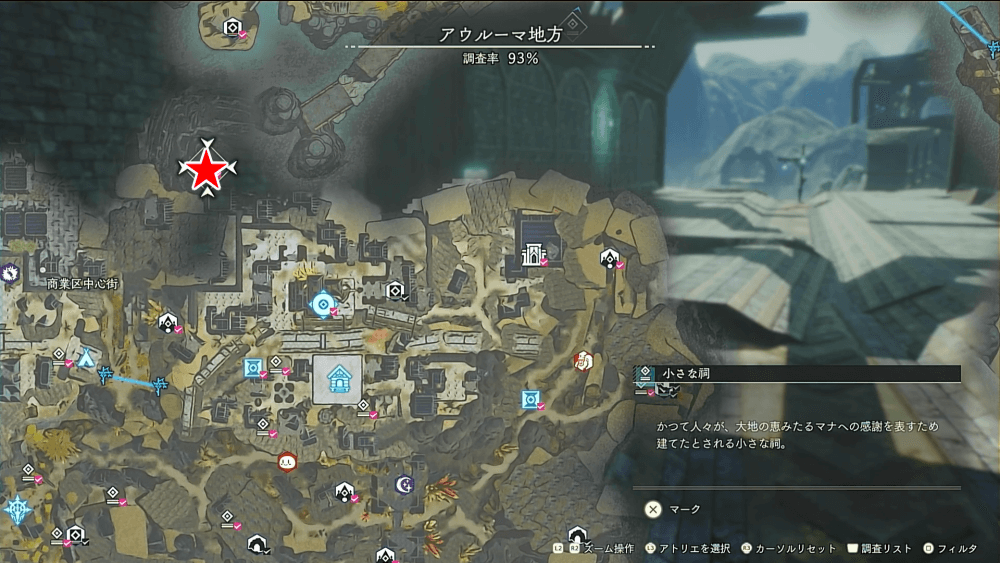Select the 小さな祠 tooltip title bar
Screen dimensions: 1000x563
(798, 373)
